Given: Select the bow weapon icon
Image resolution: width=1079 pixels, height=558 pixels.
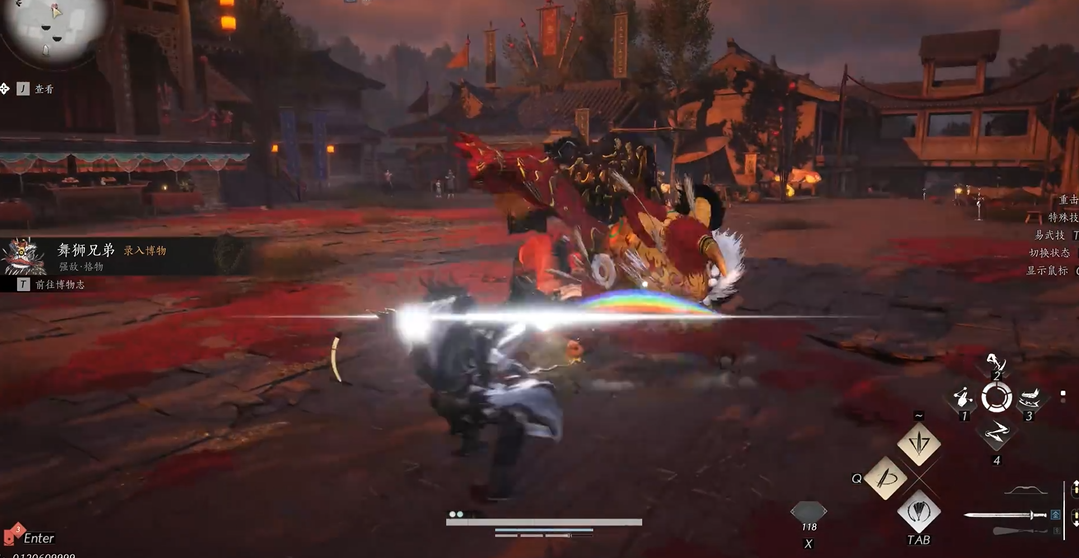Looking at the screenshot, I should 1023,491.
